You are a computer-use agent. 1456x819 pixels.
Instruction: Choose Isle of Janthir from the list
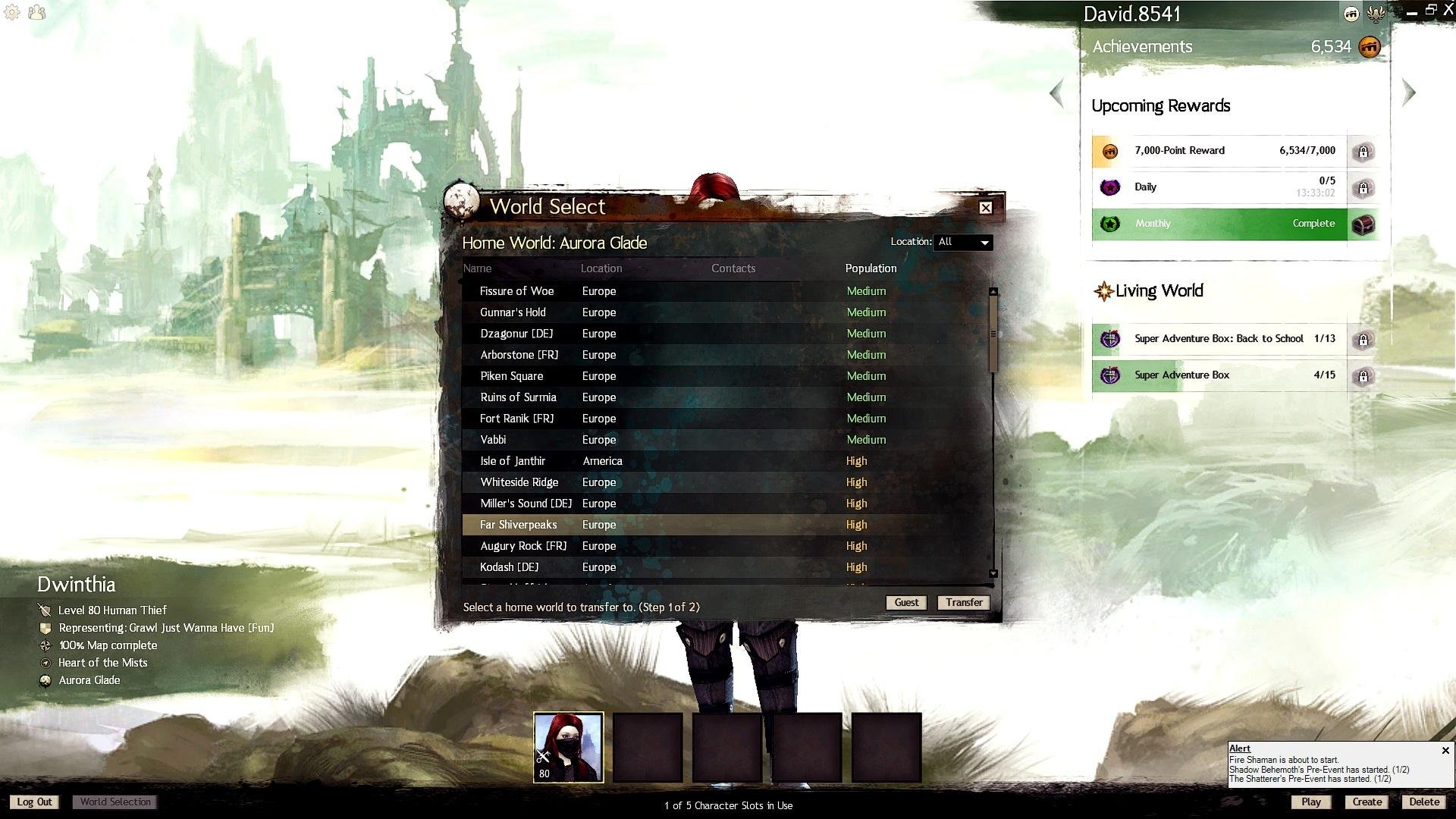point(513,461)
